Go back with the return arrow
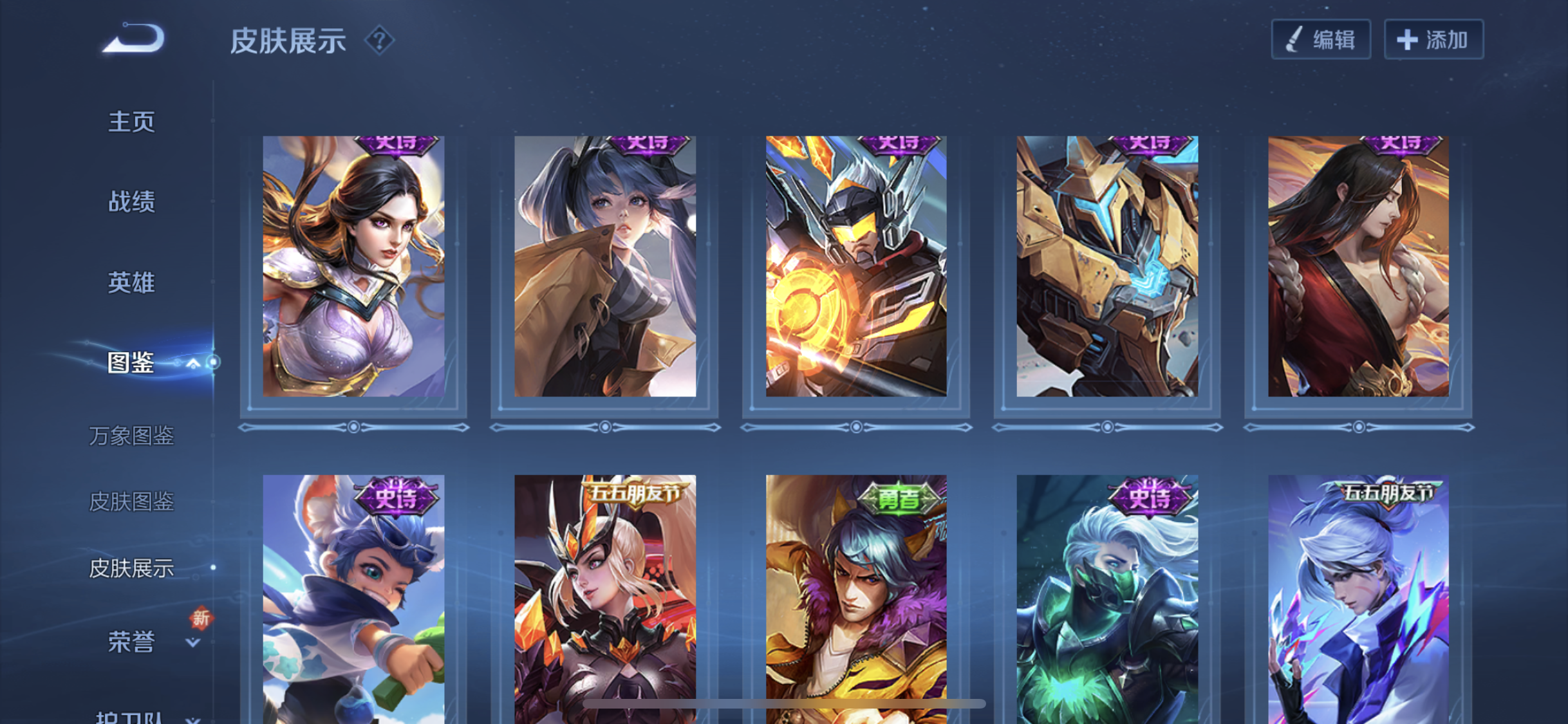 coord(135,39)
